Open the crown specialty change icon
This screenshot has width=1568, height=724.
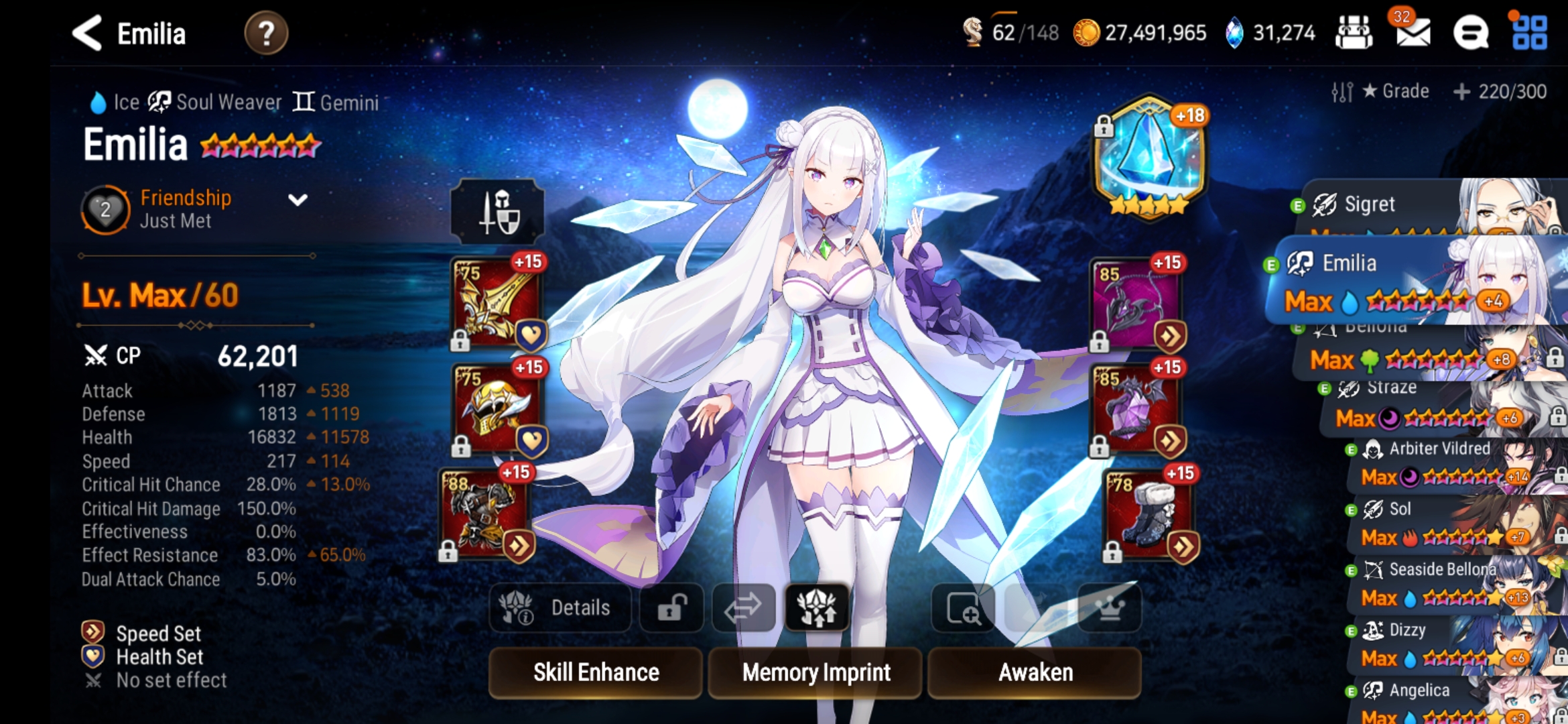click(1107, 607)
